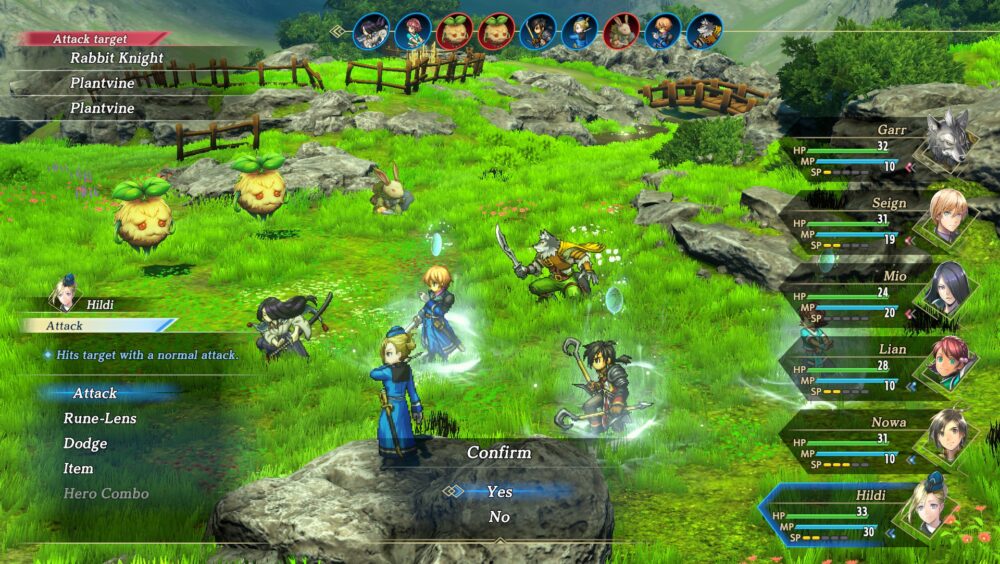1000x564 pixels.
Task: Choose No in the Confirm prompt
Action: [x=499, y=517]
